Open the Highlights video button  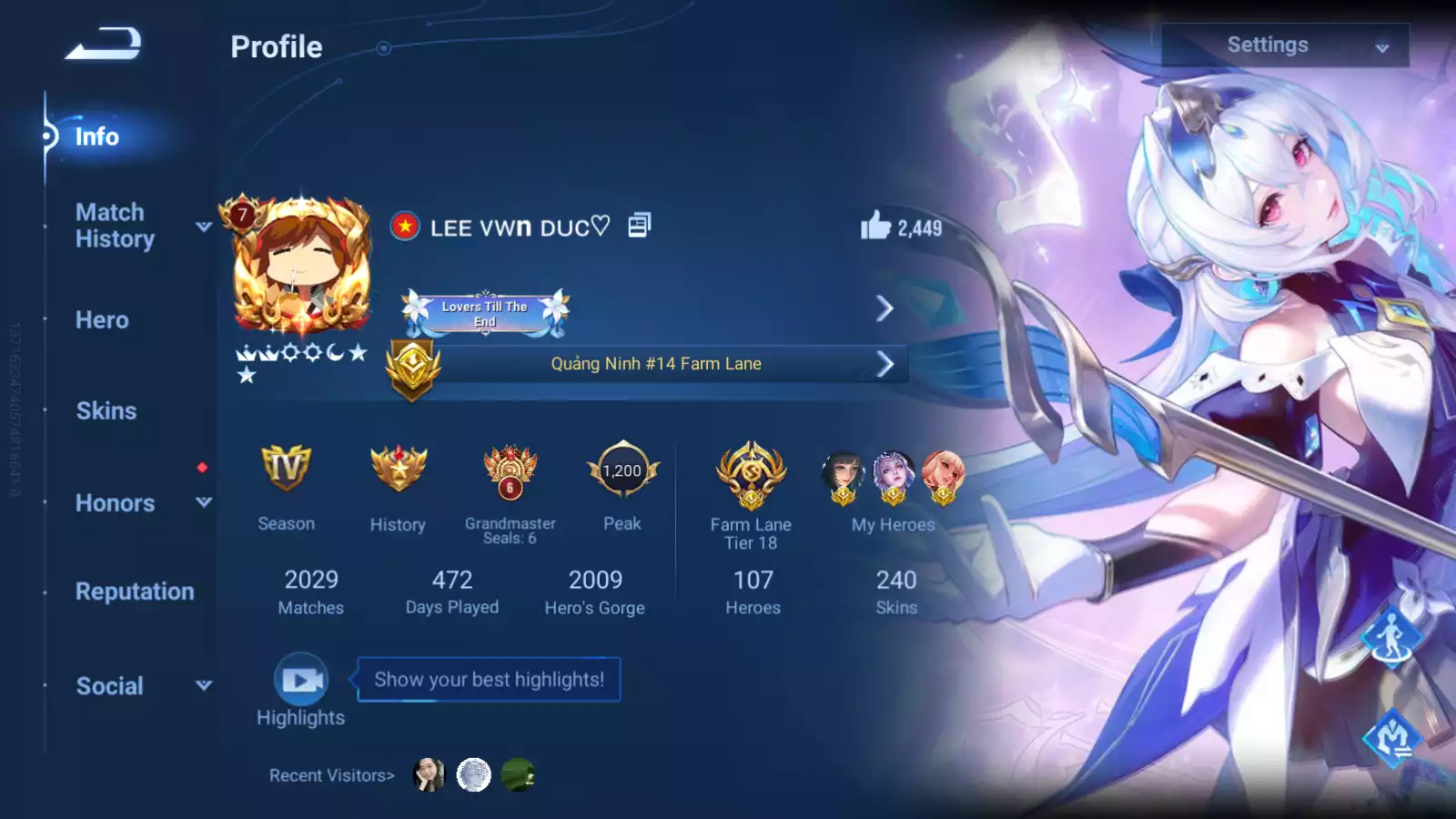[x=301, y=679]
